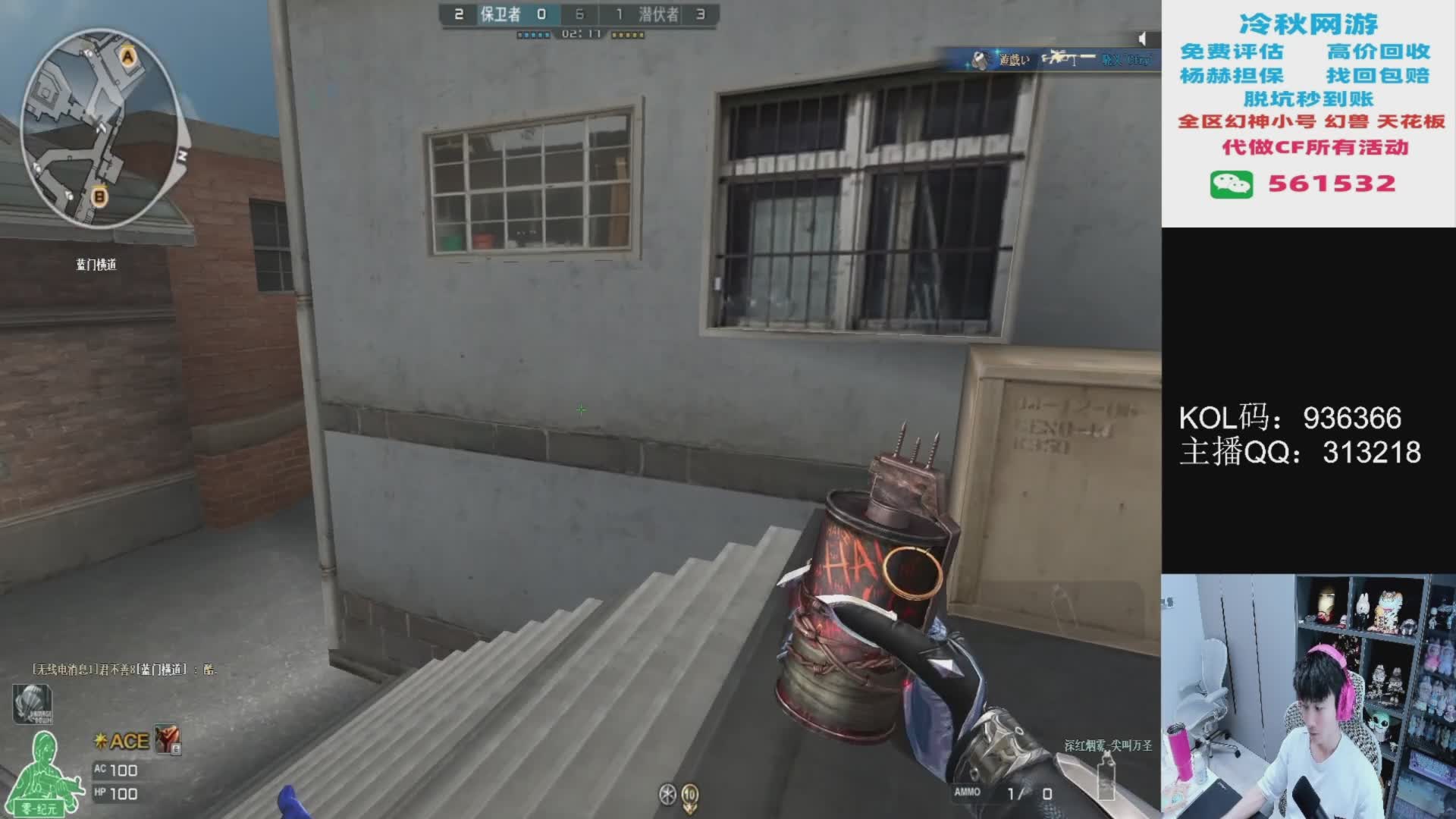Select the smoke grenade silhouette weapon icon

pyautogui.click(x=1106, y=776)
